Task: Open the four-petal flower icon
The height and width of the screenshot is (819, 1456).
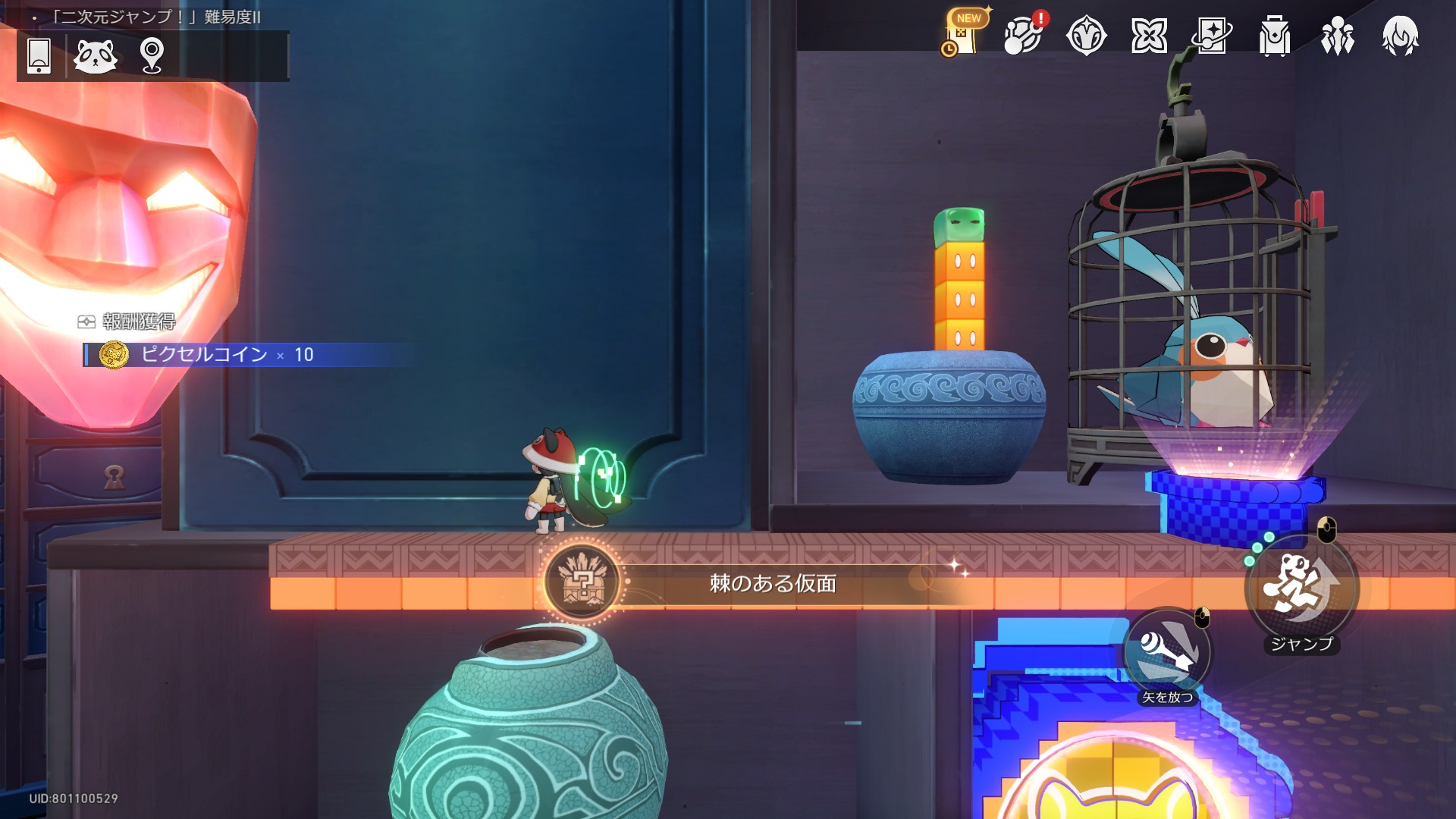Action: (x=1149, y=36)
